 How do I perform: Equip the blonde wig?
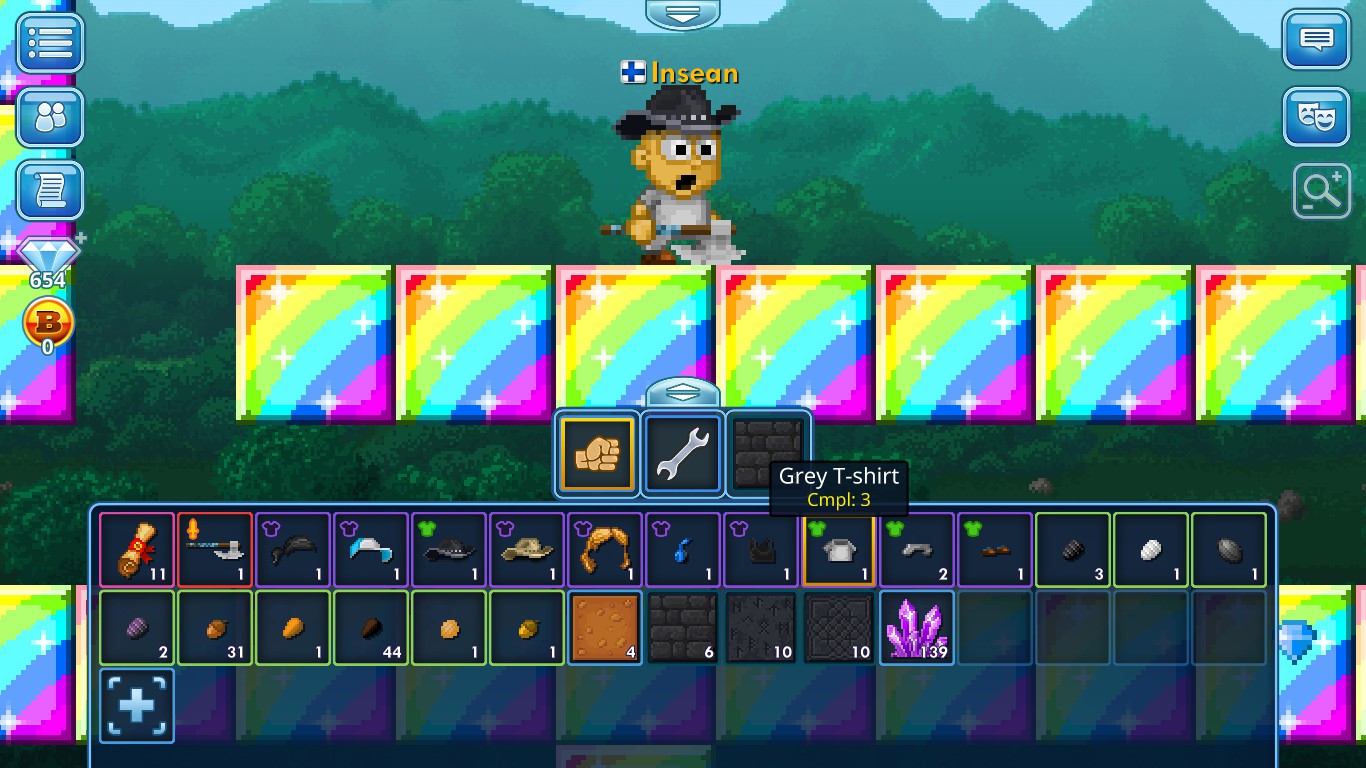tap(604, 549)
